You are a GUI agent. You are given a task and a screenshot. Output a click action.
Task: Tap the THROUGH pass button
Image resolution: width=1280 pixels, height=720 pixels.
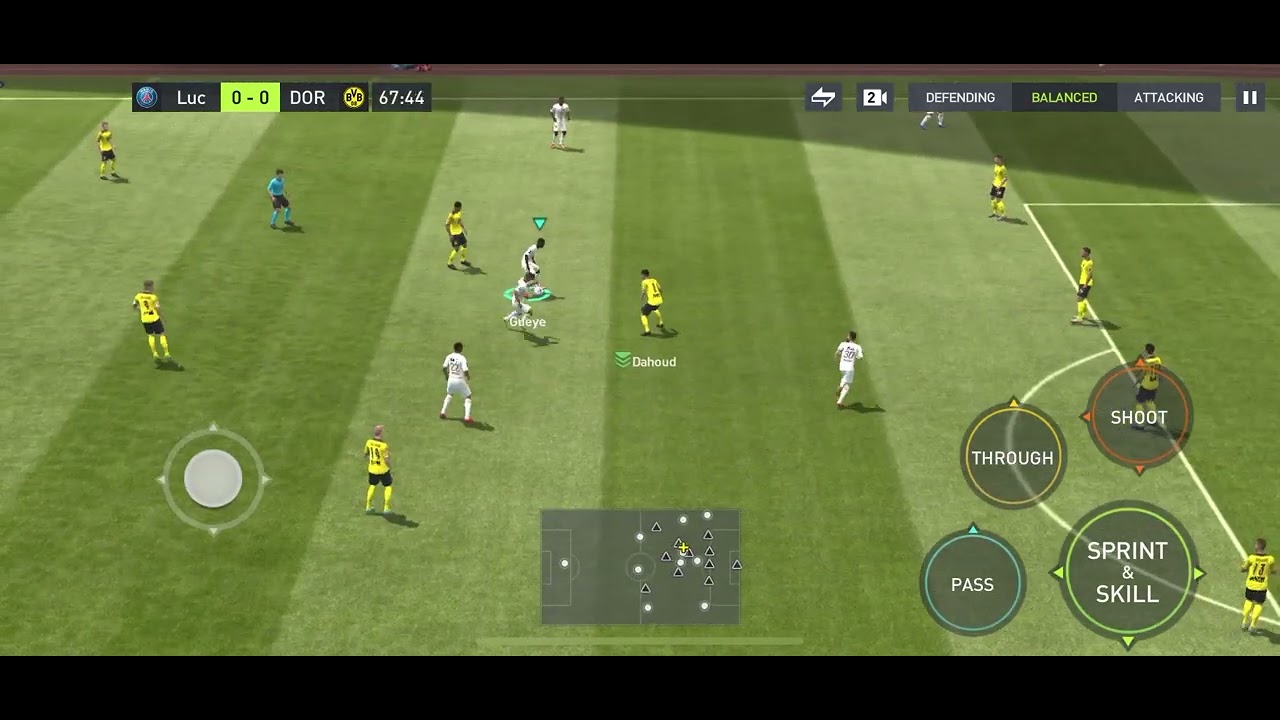click(1012, 458)
